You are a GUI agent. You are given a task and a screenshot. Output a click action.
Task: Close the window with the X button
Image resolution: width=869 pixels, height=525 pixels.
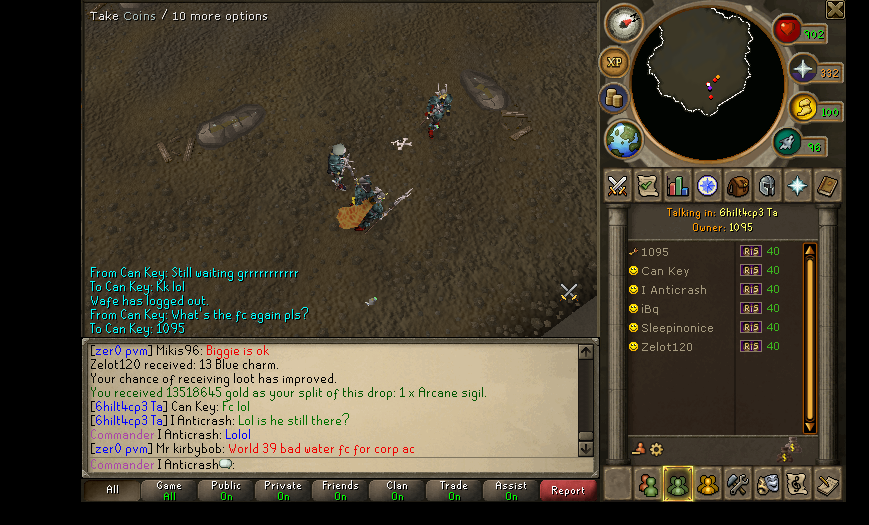click(835, 10)
